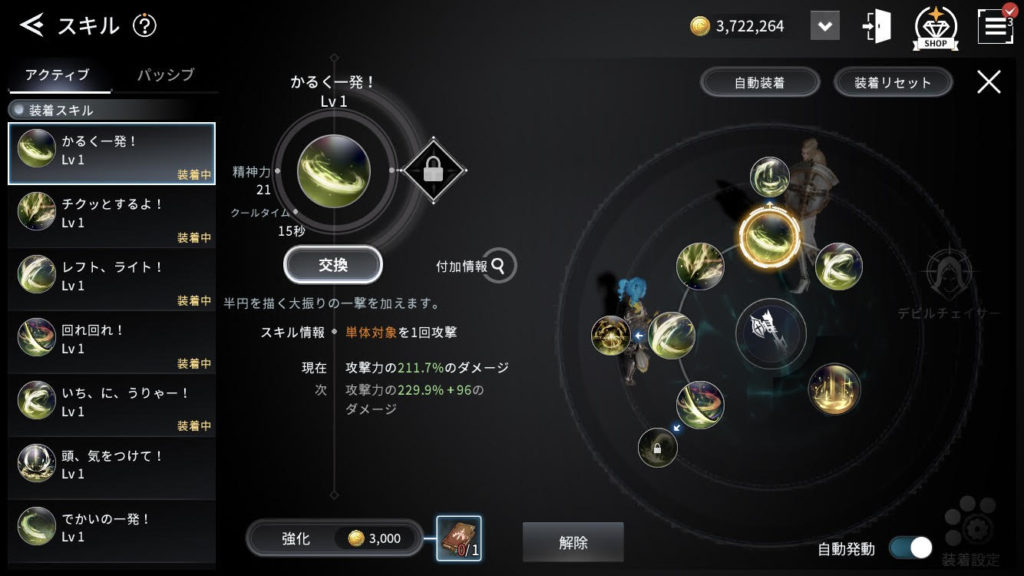
Task: Activate the 自動装着 auto-equip button
Action: click(x=760, y=83)
